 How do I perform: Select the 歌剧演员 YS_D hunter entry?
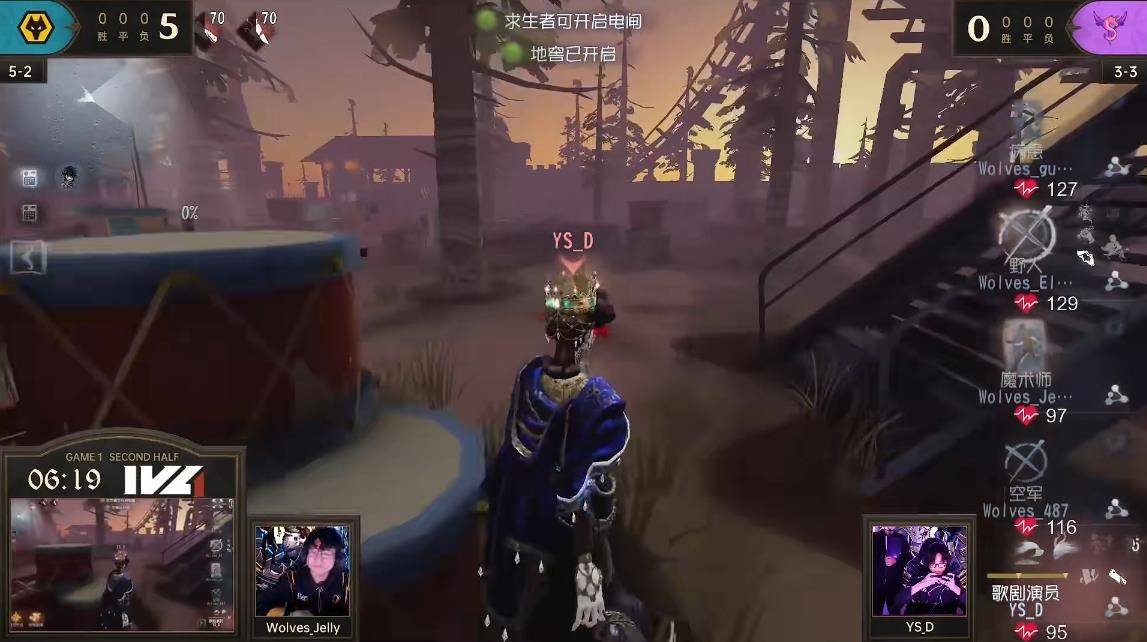coord(1026,600)
